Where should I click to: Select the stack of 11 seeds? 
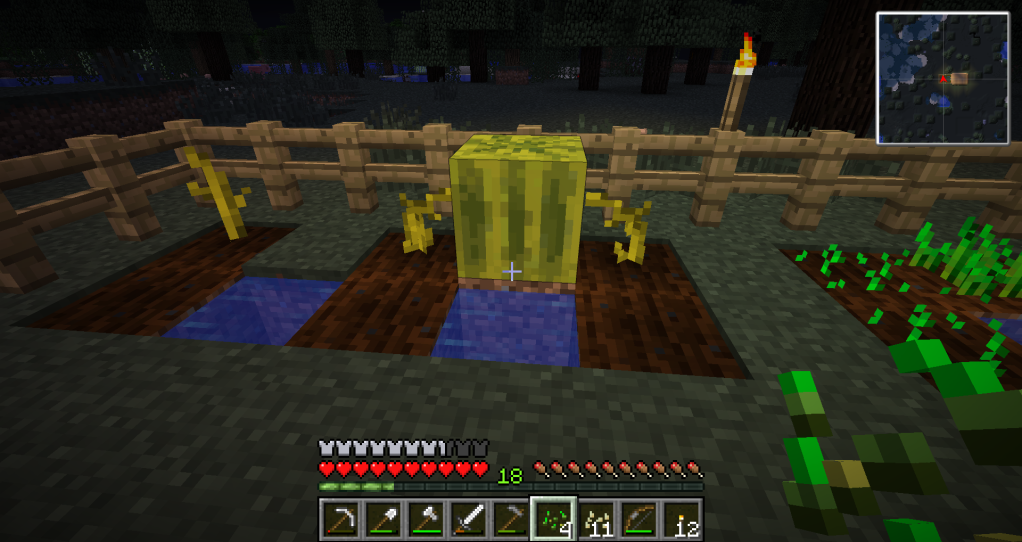click(596, 518)
